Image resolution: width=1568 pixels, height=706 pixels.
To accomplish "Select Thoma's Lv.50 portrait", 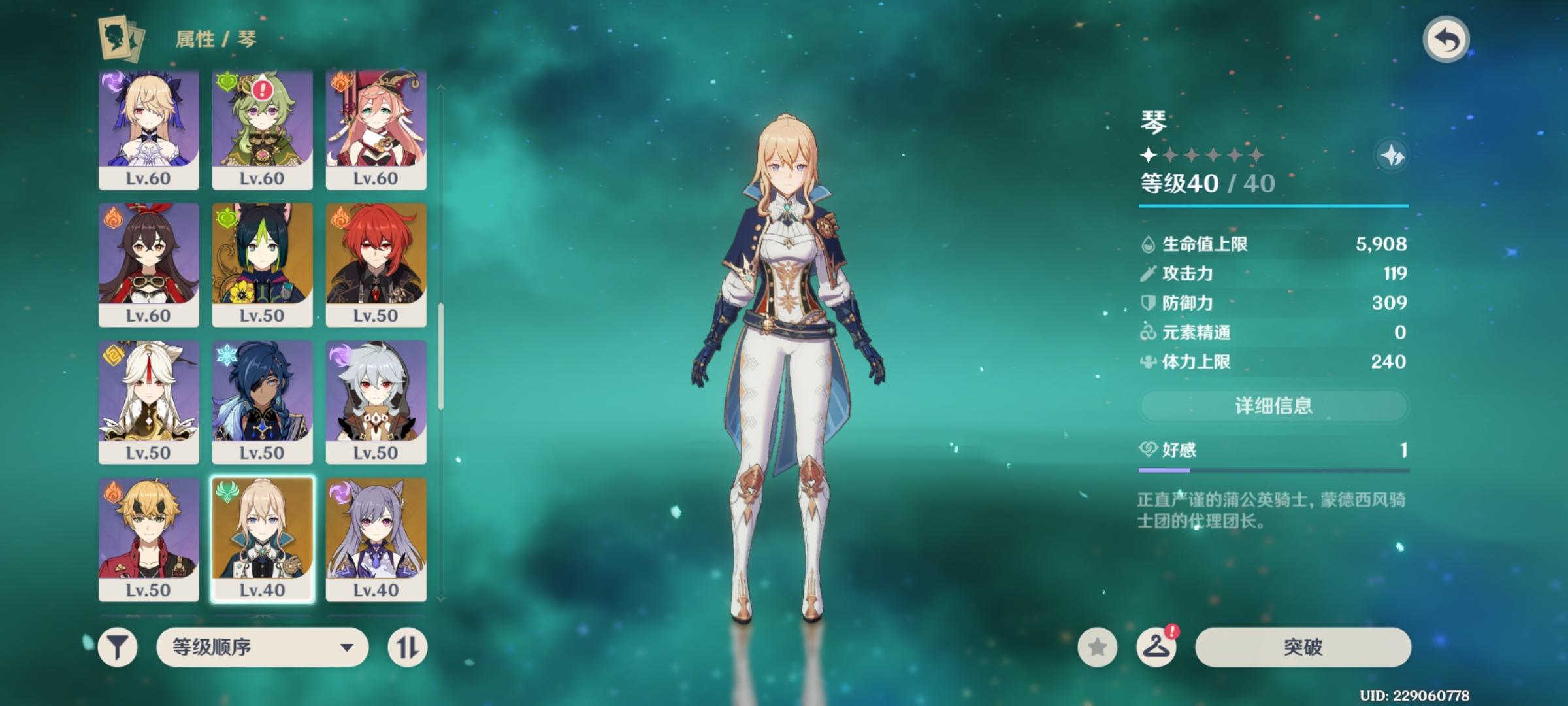I will click(x=149, y=539).
